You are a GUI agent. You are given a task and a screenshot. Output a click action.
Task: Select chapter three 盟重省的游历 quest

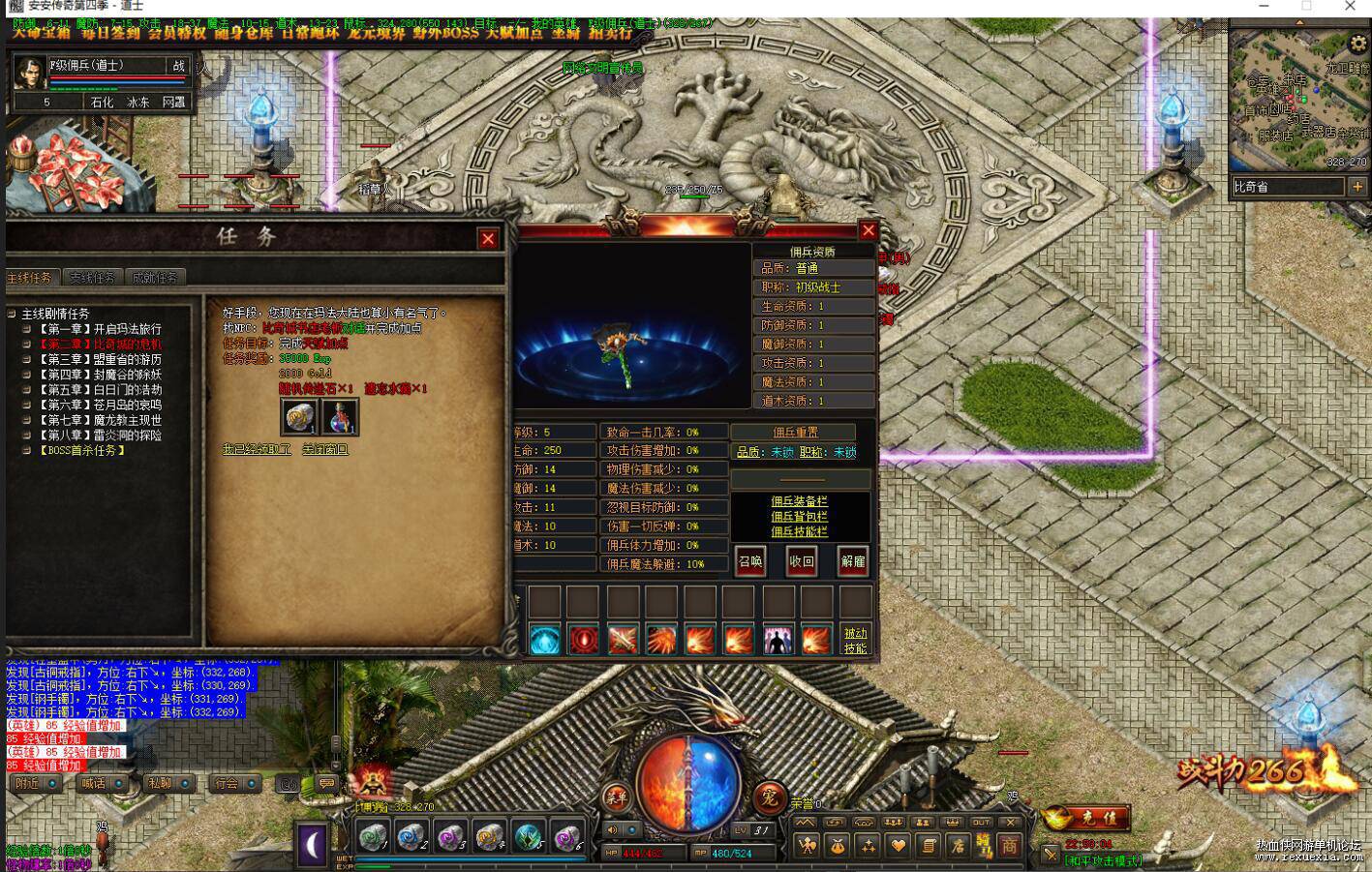click(x=100, y=359)
